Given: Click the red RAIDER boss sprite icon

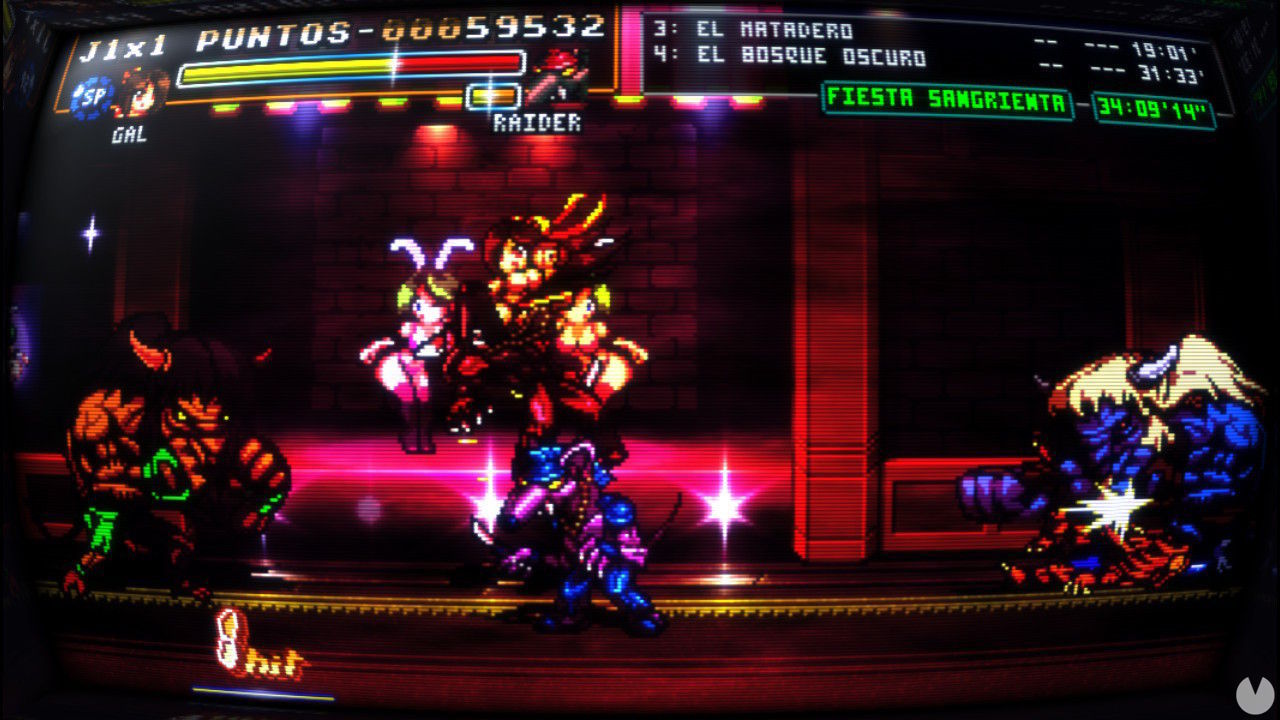Looking at the screenshot, I should click(557, 75).
